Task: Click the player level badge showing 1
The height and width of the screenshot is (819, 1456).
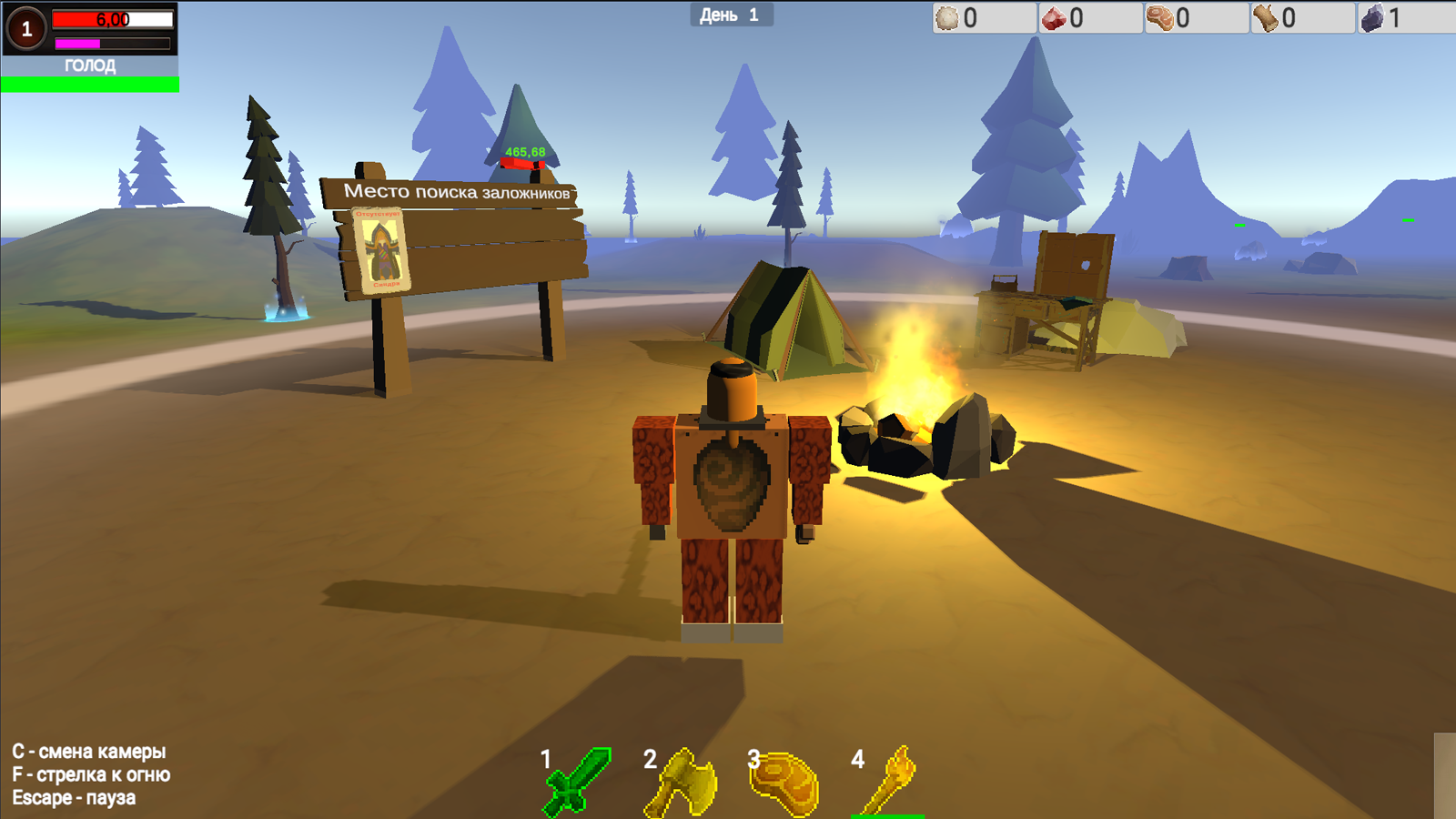Action: click(25, 30)
